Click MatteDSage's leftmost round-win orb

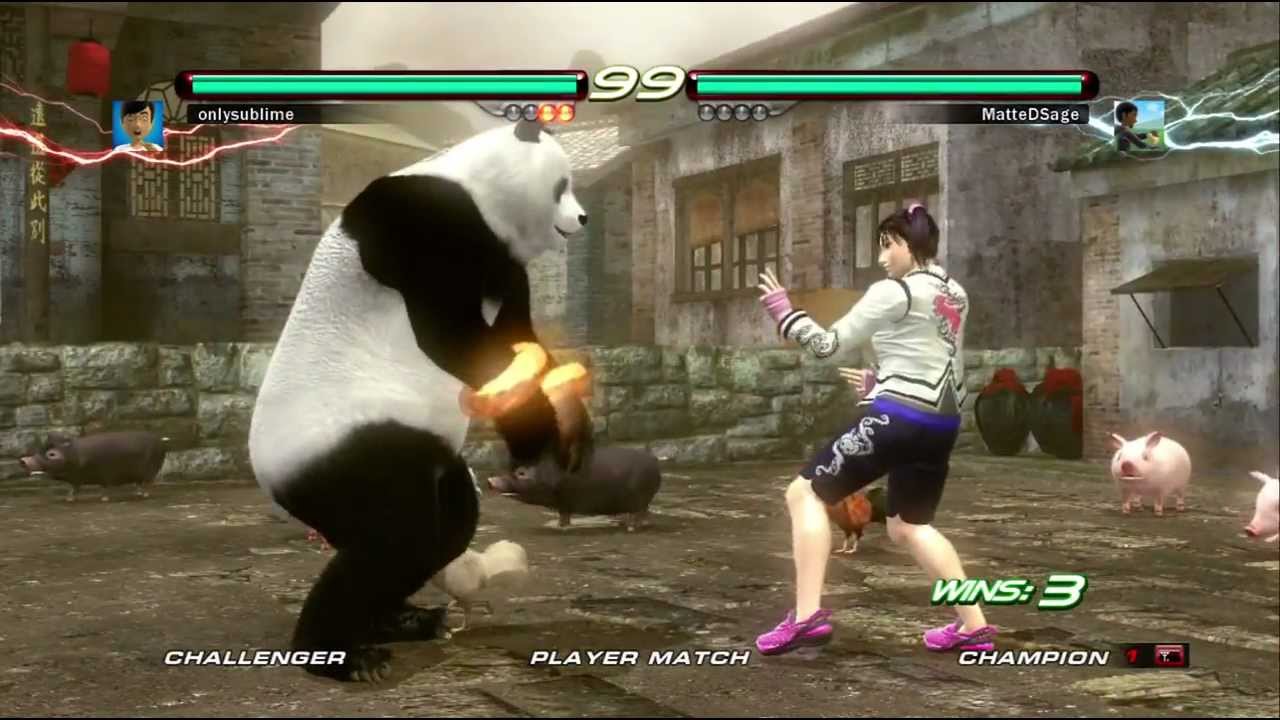[705, 112]
